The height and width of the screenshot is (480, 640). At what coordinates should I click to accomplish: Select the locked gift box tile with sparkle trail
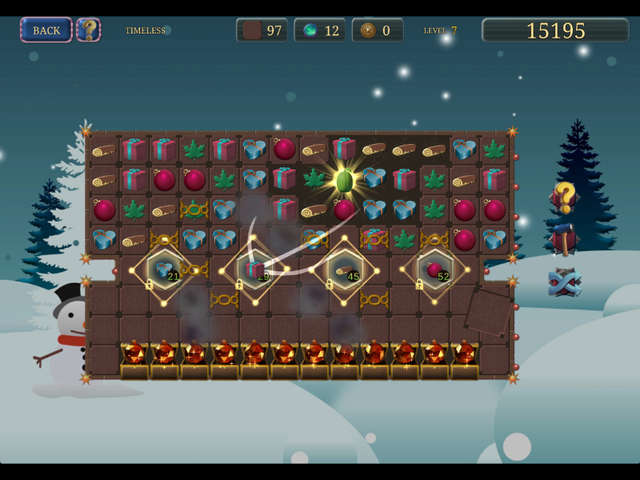coord(254,269)
